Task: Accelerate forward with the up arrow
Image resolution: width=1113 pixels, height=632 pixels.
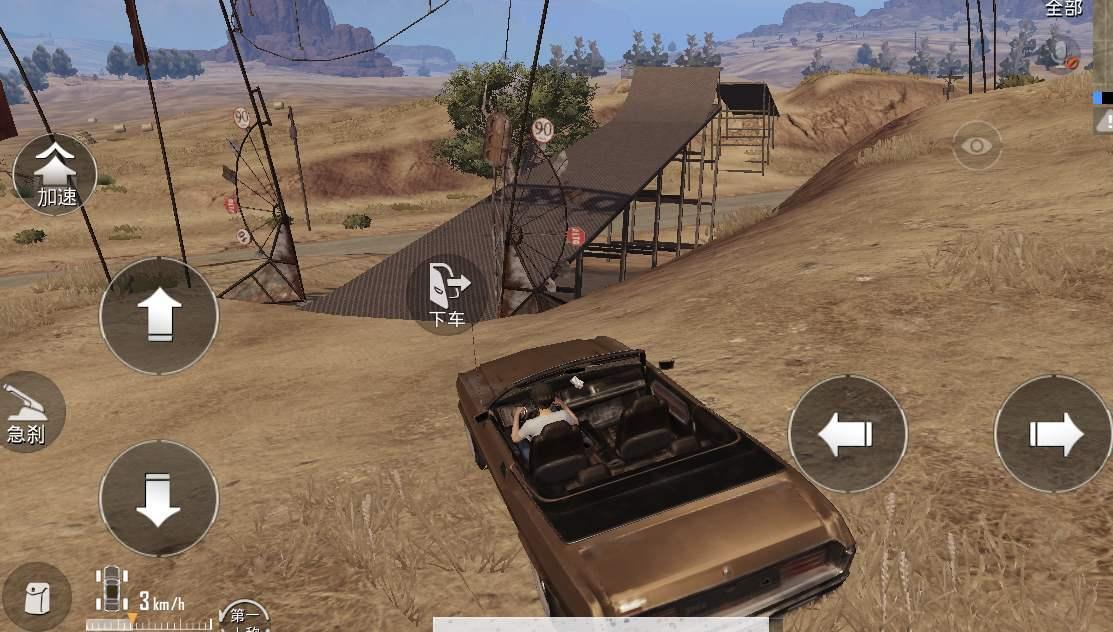Action: tap(158, 316)
